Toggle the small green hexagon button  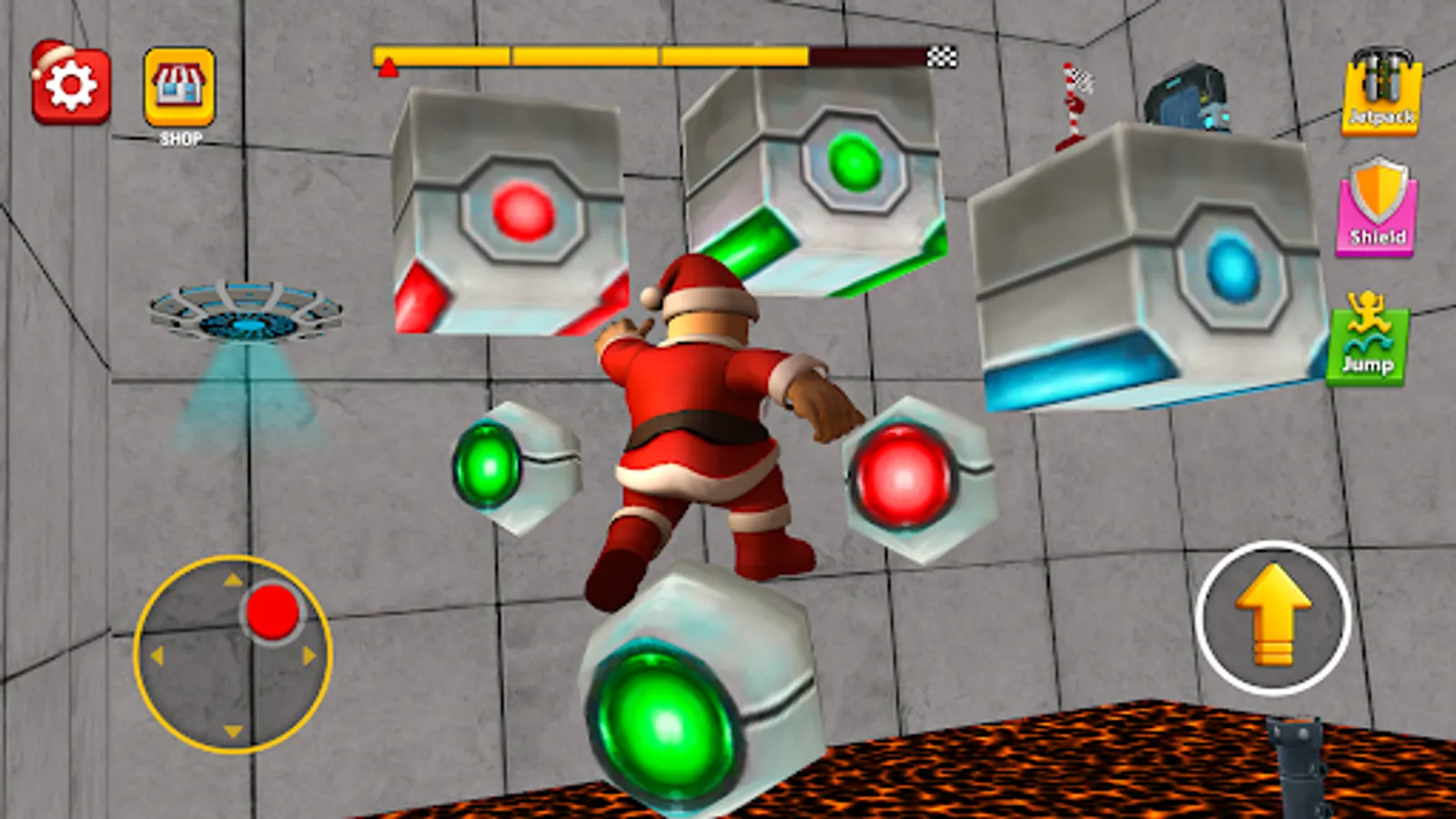pyautogui.click(x=487, y=464)
